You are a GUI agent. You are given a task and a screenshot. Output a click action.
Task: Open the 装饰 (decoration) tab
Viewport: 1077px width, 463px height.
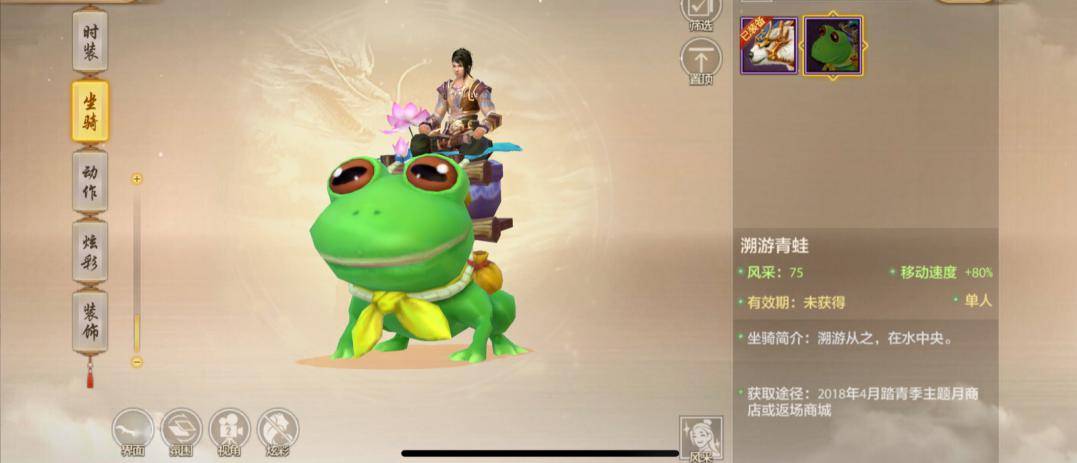pyautogui.click(x=90, y=322)
